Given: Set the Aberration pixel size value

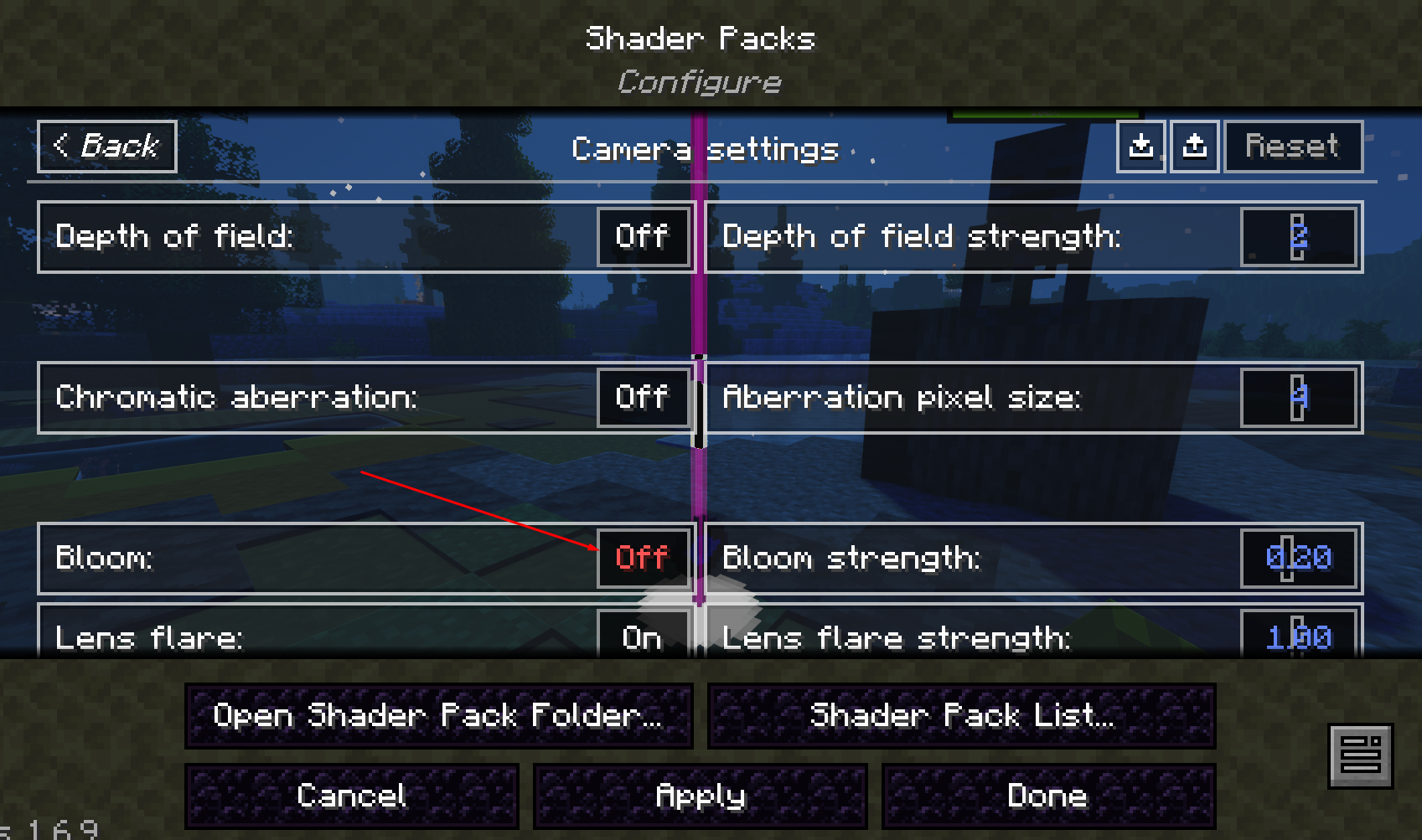Looking at the screenshot, I should pyautogui.click(x=1298, y=397).
